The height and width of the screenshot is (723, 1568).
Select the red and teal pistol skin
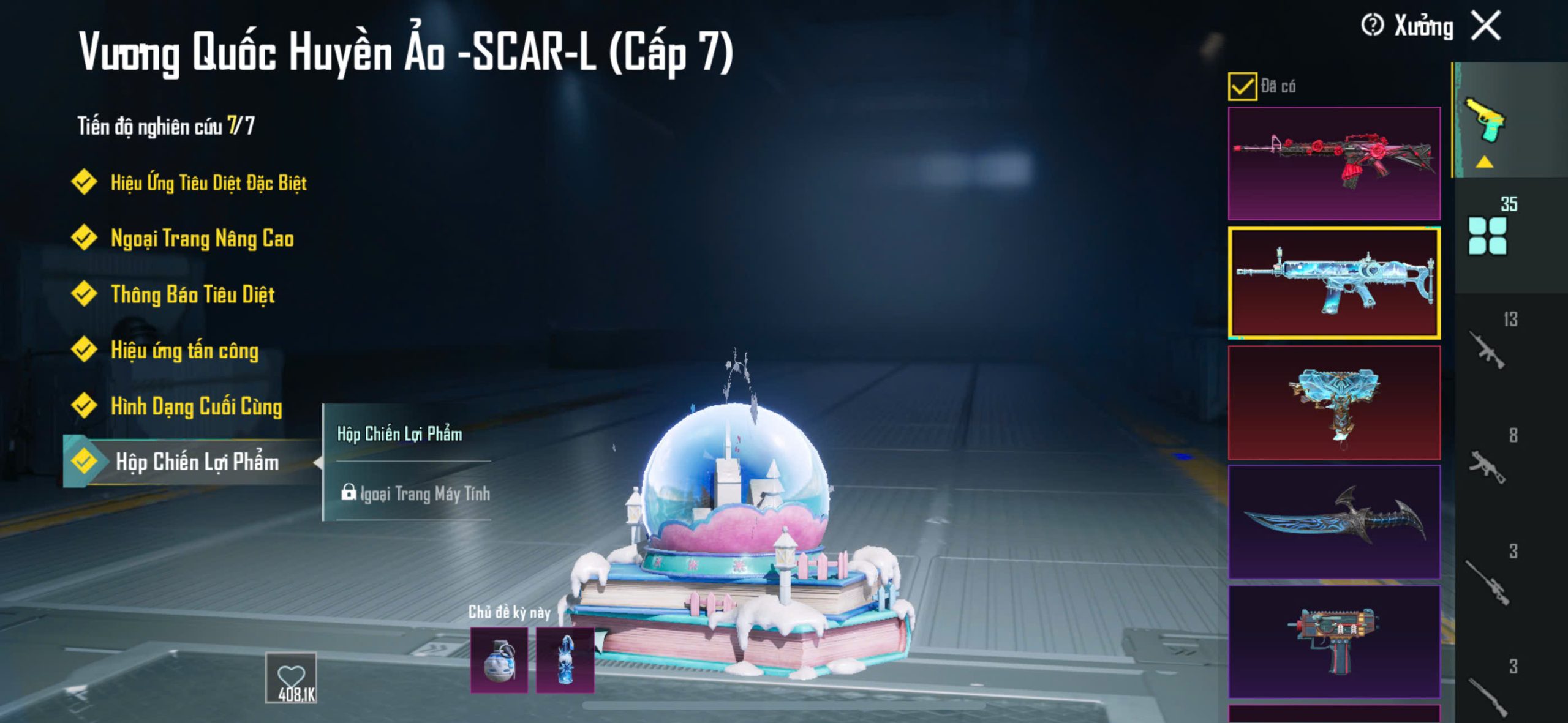pos(1334,641)
